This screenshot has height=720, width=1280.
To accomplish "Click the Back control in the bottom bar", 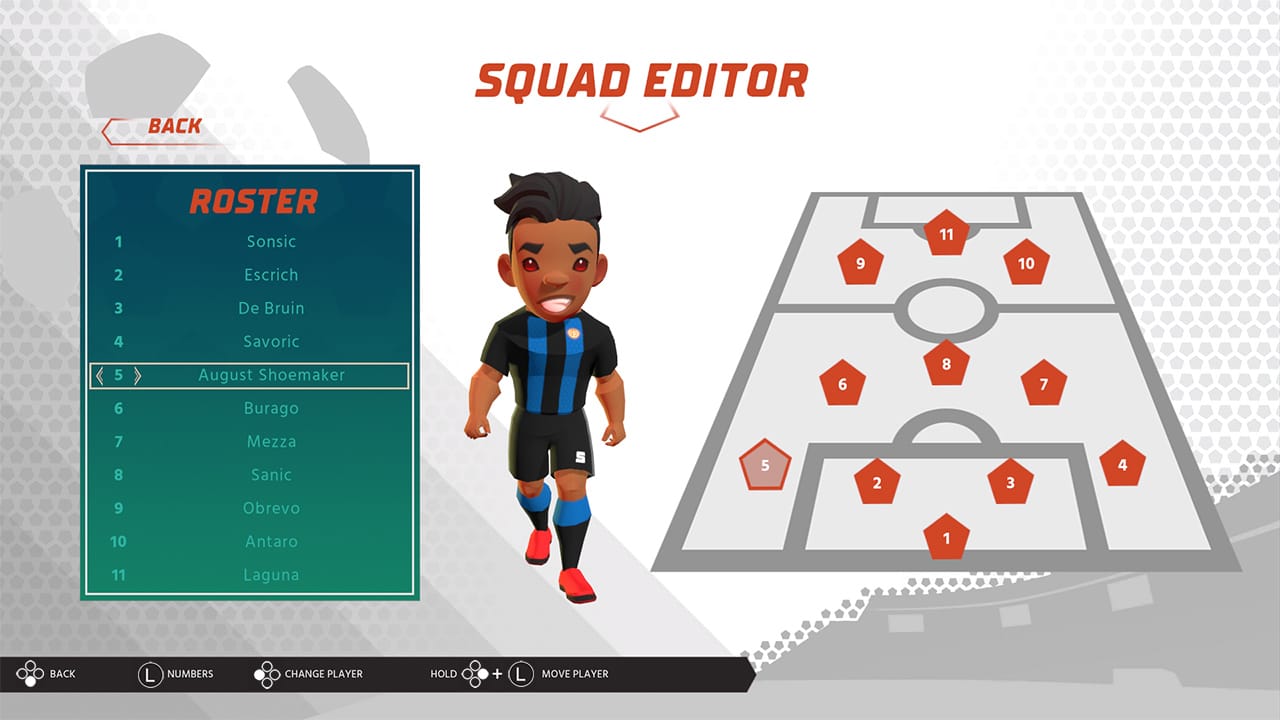I will pos(45,674).
